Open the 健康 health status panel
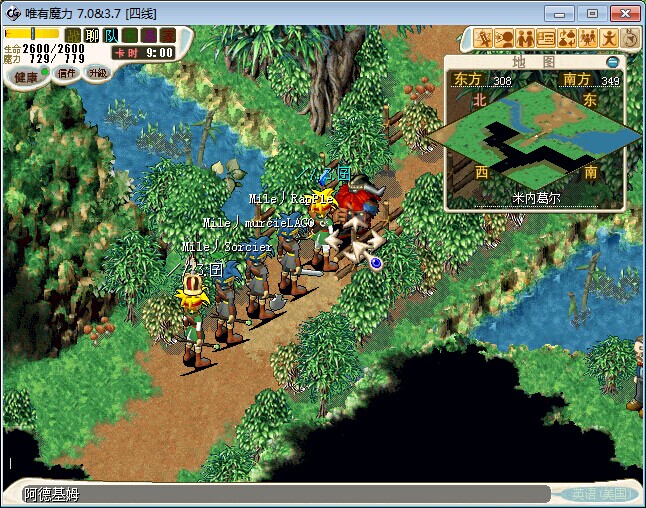This screenshot has height=508, width=646. (27, 77)
